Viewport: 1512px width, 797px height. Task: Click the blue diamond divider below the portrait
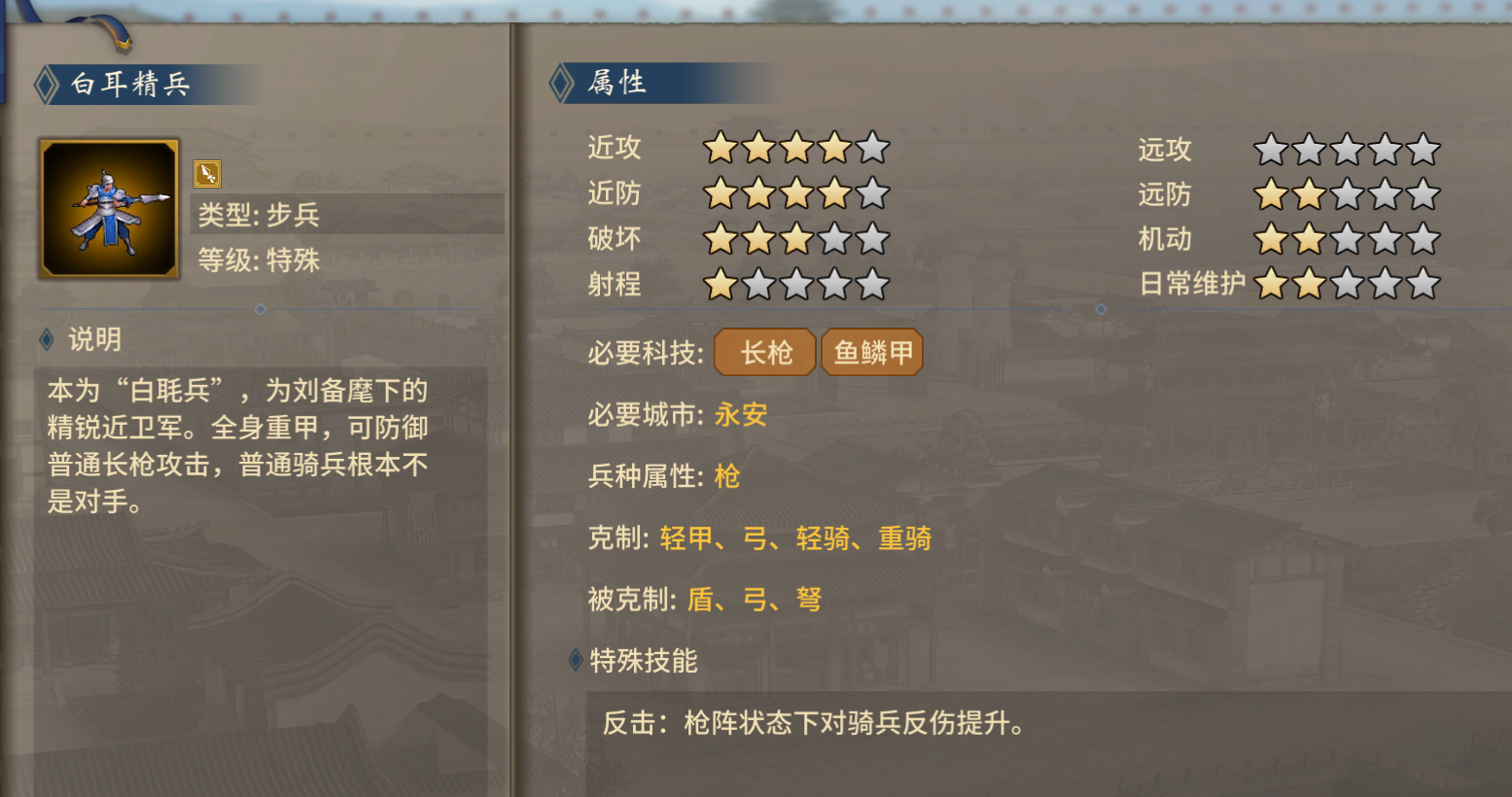click(x=260, y=309)
